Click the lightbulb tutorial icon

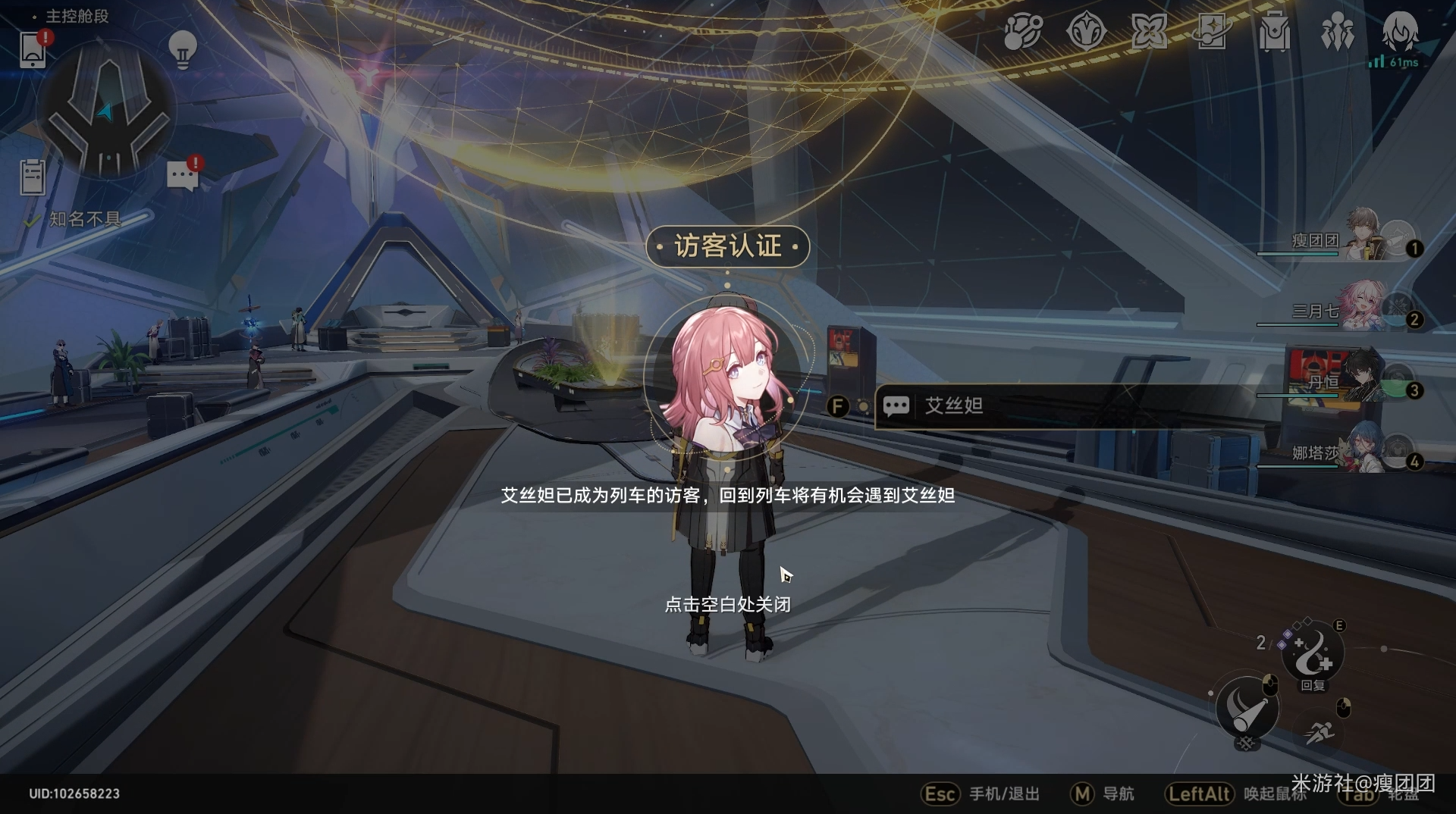point(182,50)
